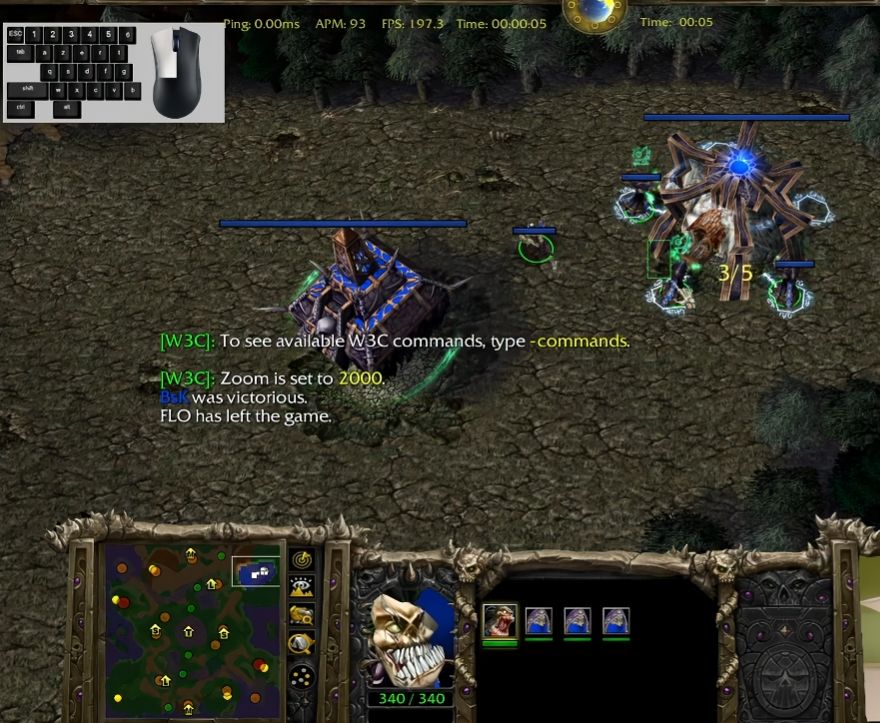Select the ghoul icon in the selection panel
The image size is (880, 723).
(x=500, y=621)
